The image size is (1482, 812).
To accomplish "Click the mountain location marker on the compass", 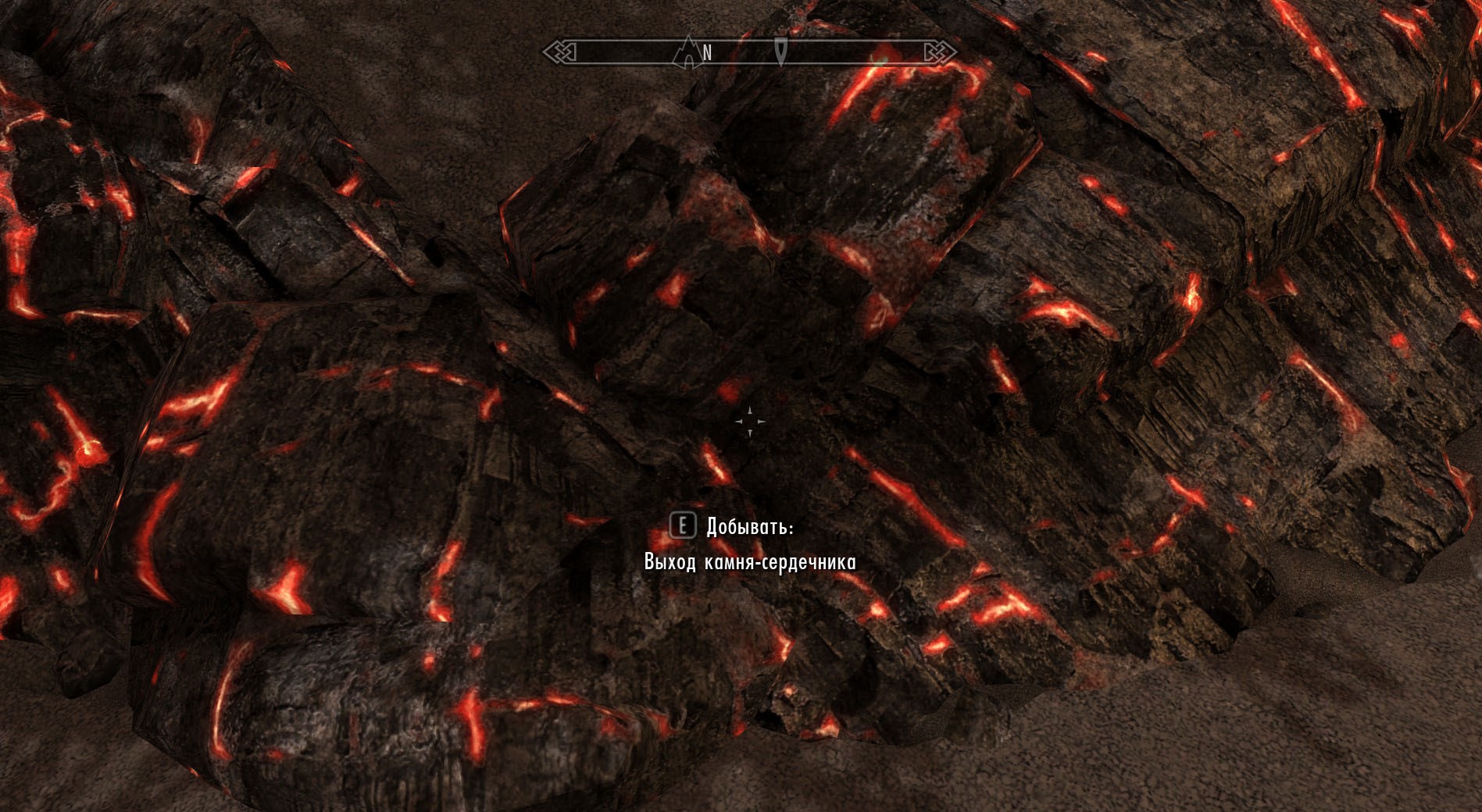I will coord(687,52).
